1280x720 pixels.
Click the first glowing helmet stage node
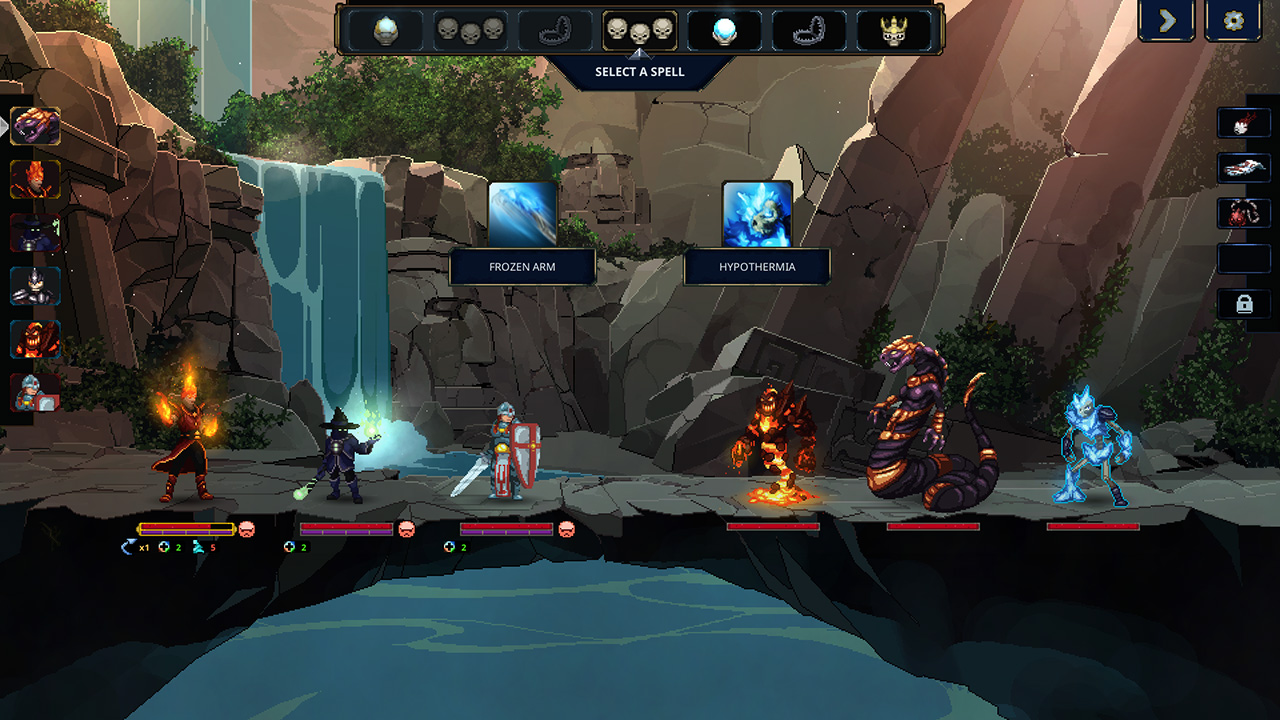385,30
